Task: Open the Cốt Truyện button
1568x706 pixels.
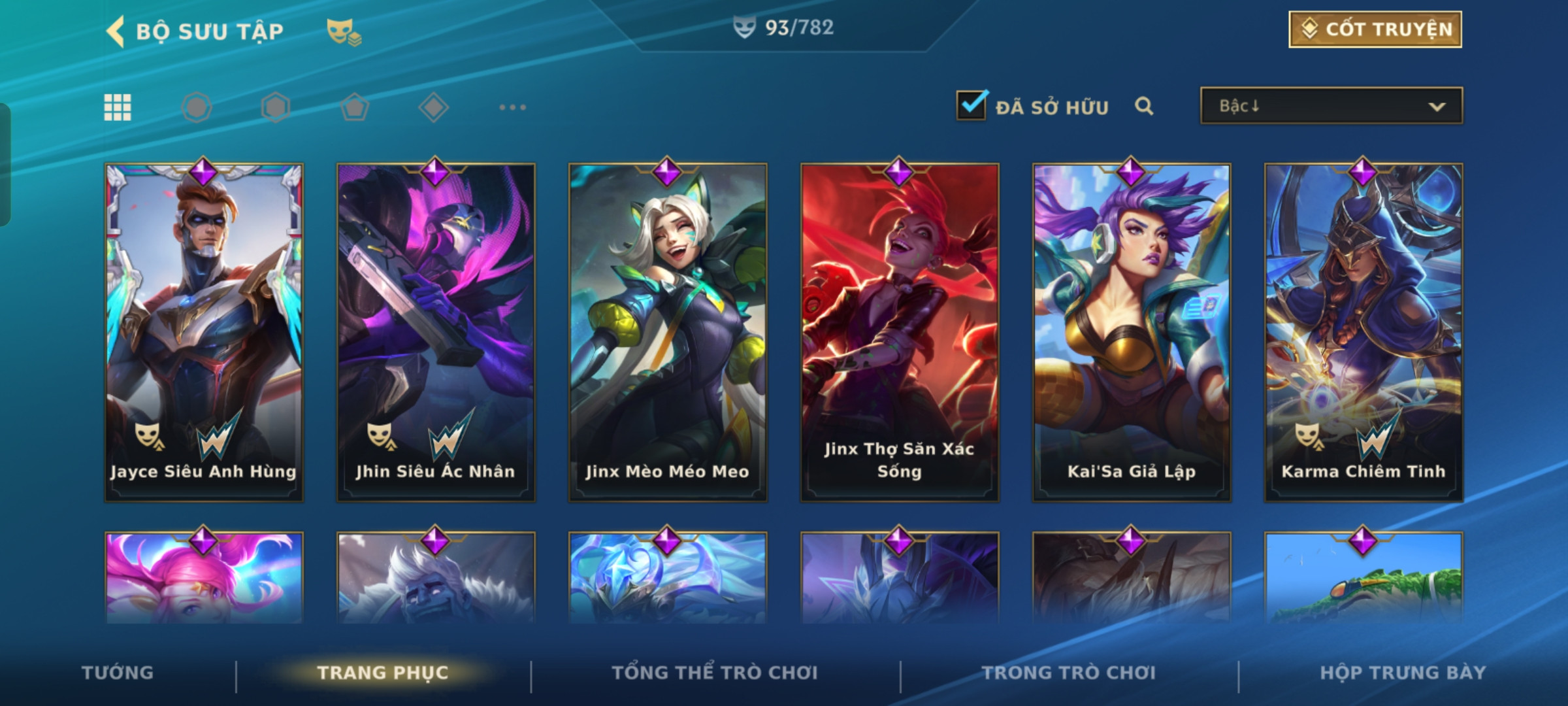Action: pos(1375,29)
